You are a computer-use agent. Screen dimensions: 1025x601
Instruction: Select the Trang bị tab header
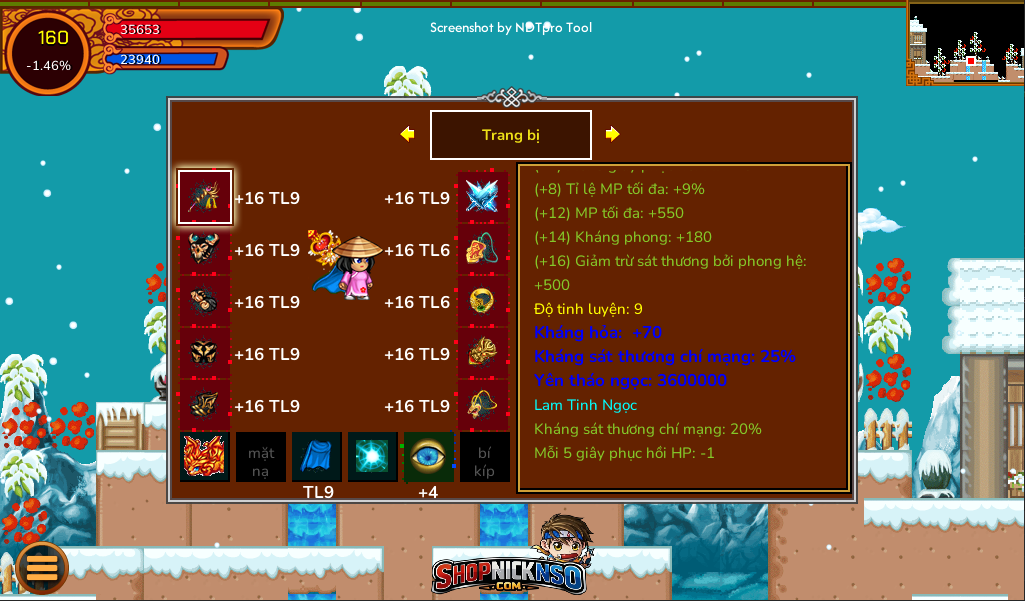(x=510, y=135)
